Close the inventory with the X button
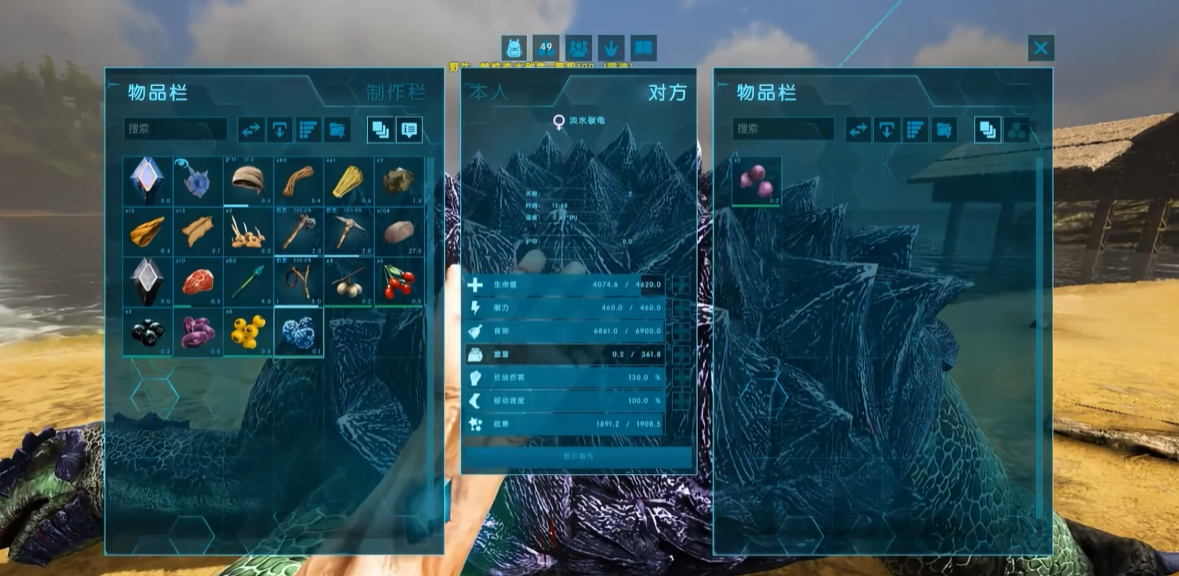The height and width of the screenshot is (576, 1179). pos(1041,48)
